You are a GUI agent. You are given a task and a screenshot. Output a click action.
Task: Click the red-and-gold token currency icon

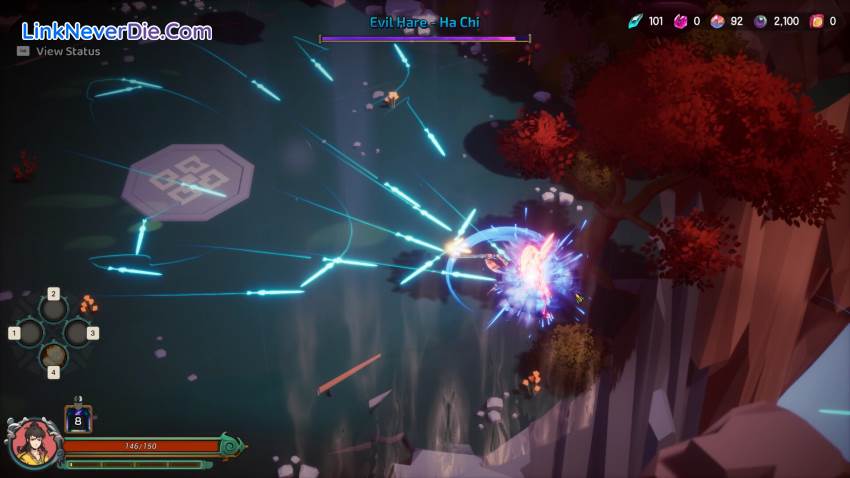(x=816, y=21)
